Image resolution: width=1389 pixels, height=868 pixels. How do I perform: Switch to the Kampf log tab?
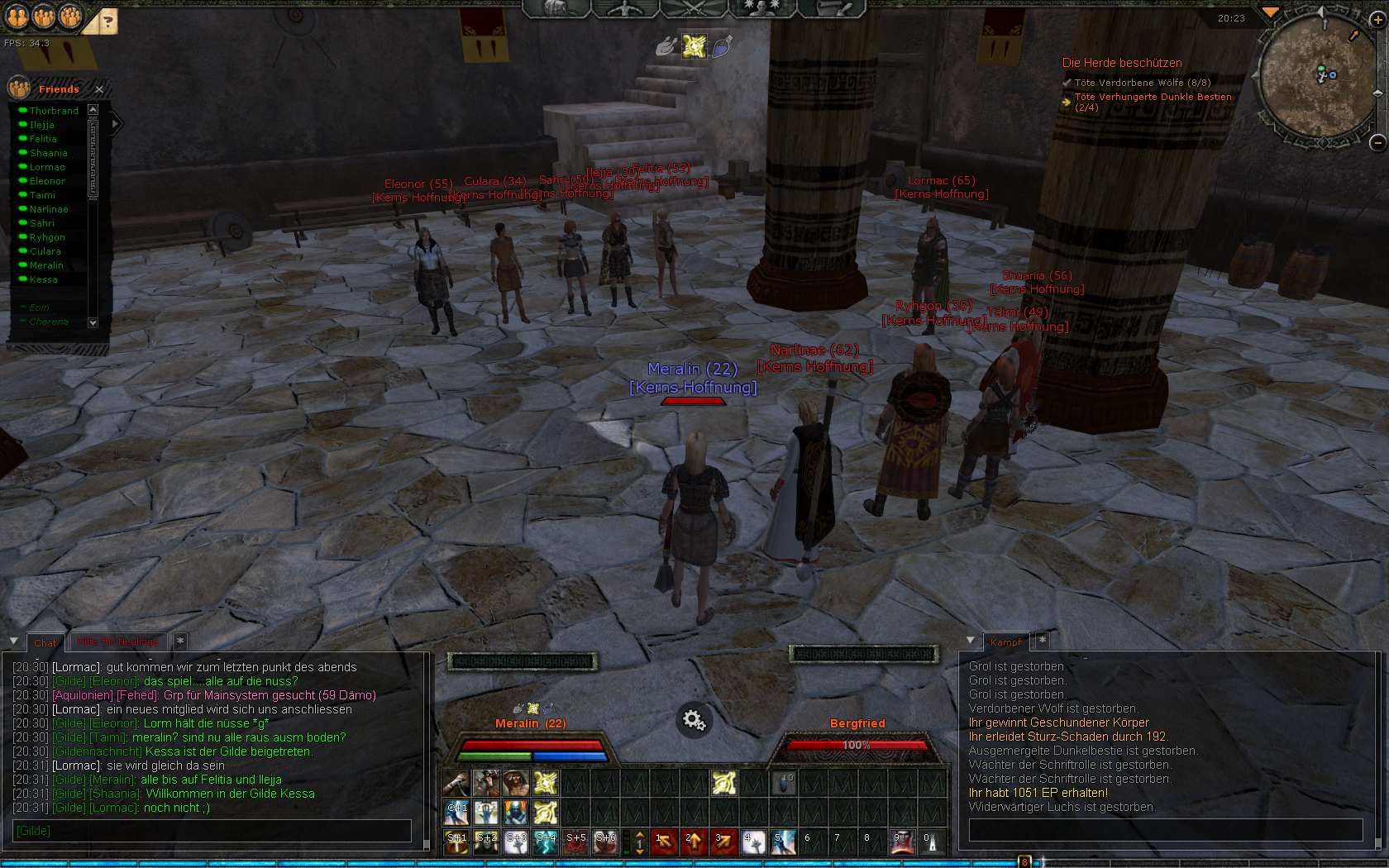1005,641
